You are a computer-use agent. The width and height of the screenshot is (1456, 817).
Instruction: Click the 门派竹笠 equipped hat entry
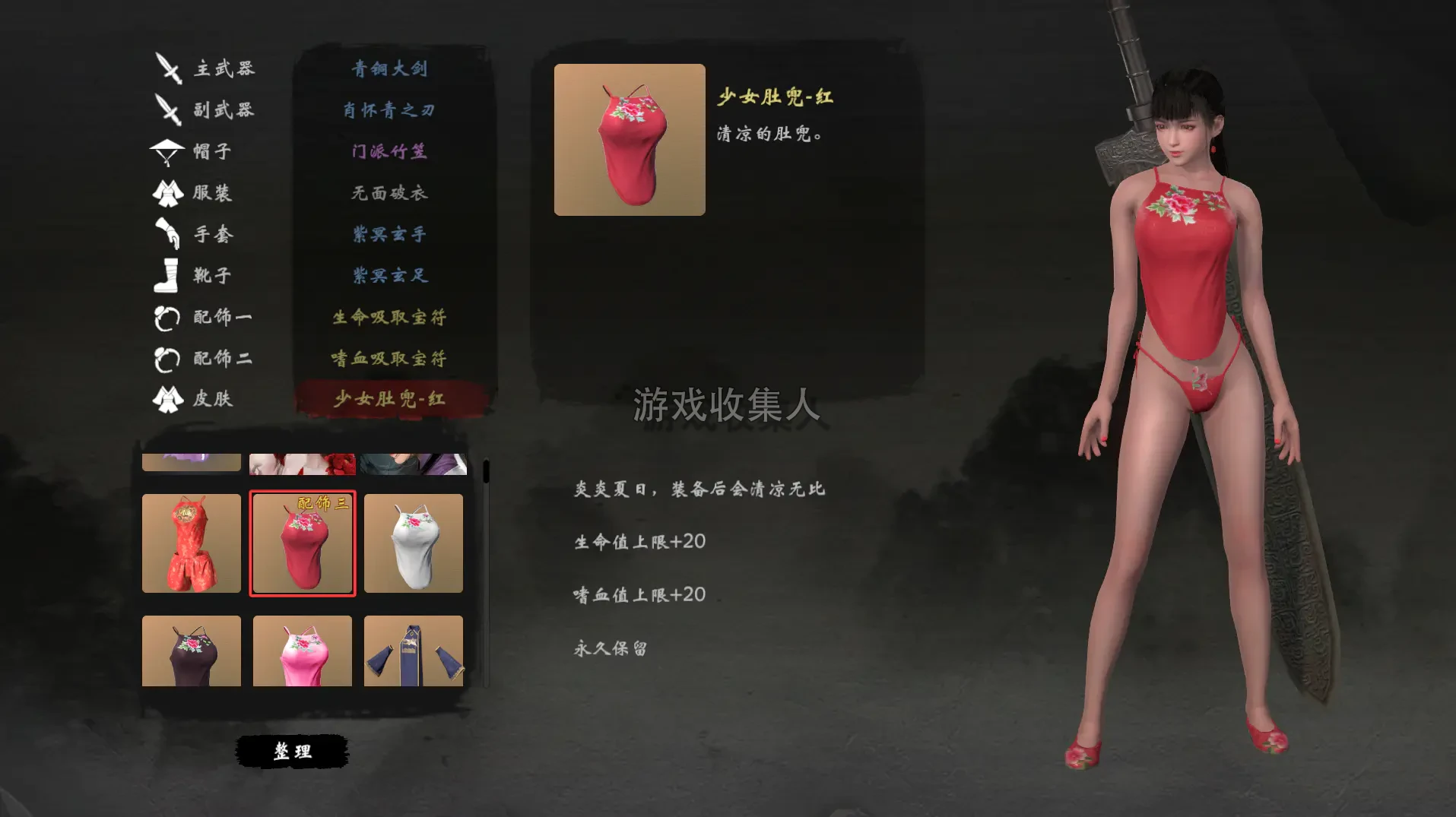389,151
